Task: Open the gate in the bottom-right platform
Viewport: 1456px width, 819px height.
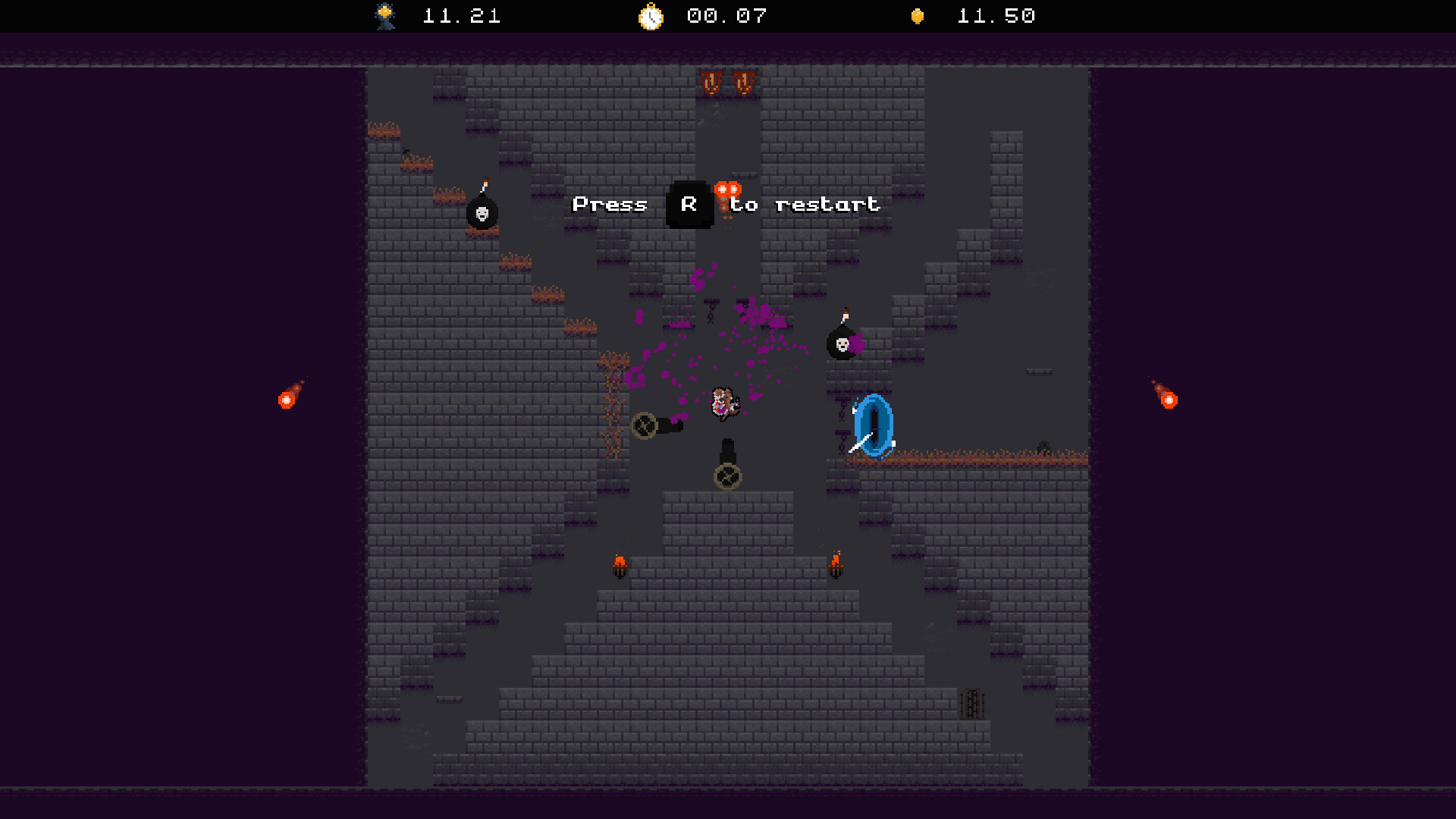Action: coord(971,705)
